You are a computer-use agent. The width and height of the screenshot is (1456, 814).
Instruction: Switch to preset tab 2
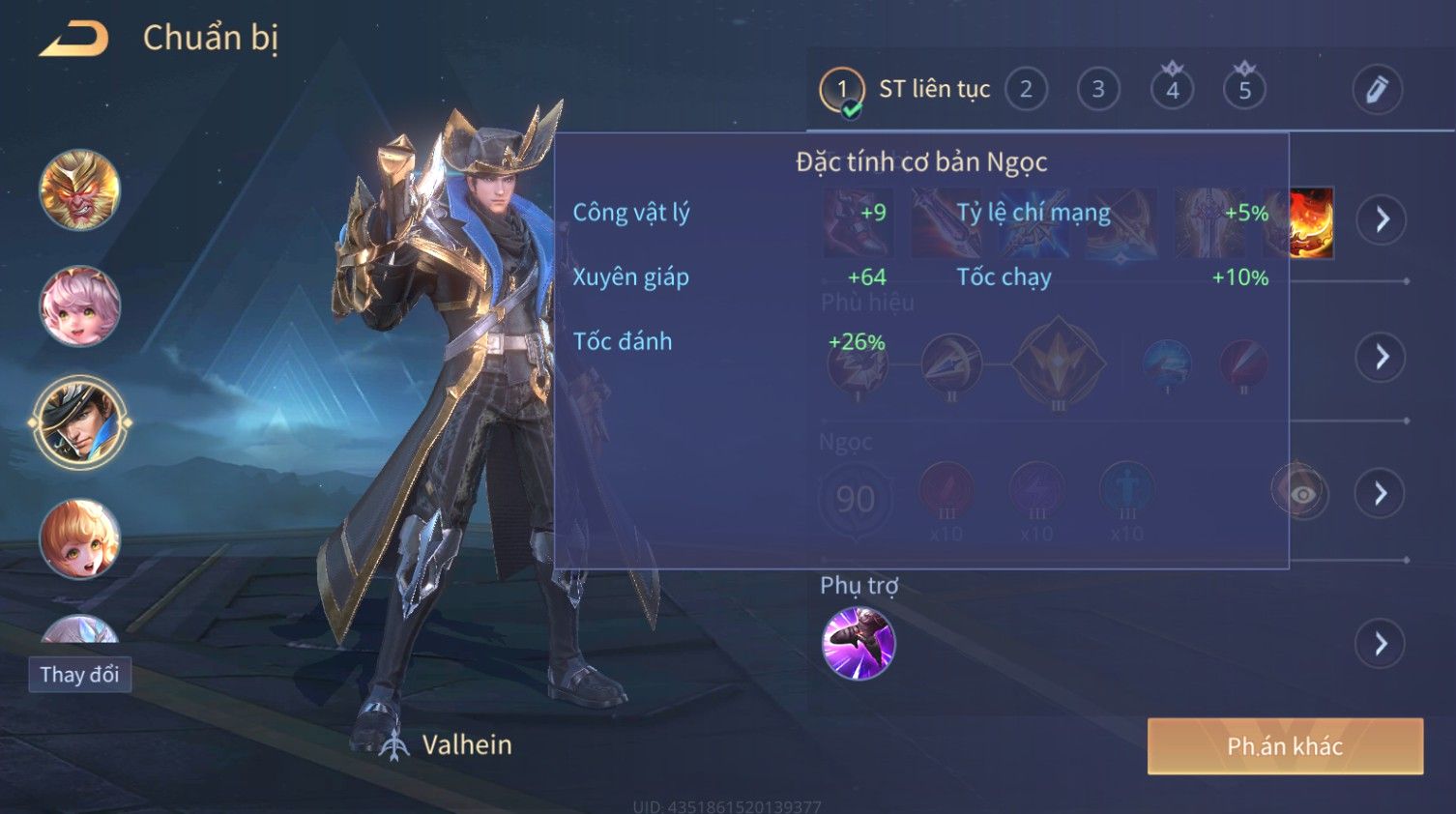1026,90
